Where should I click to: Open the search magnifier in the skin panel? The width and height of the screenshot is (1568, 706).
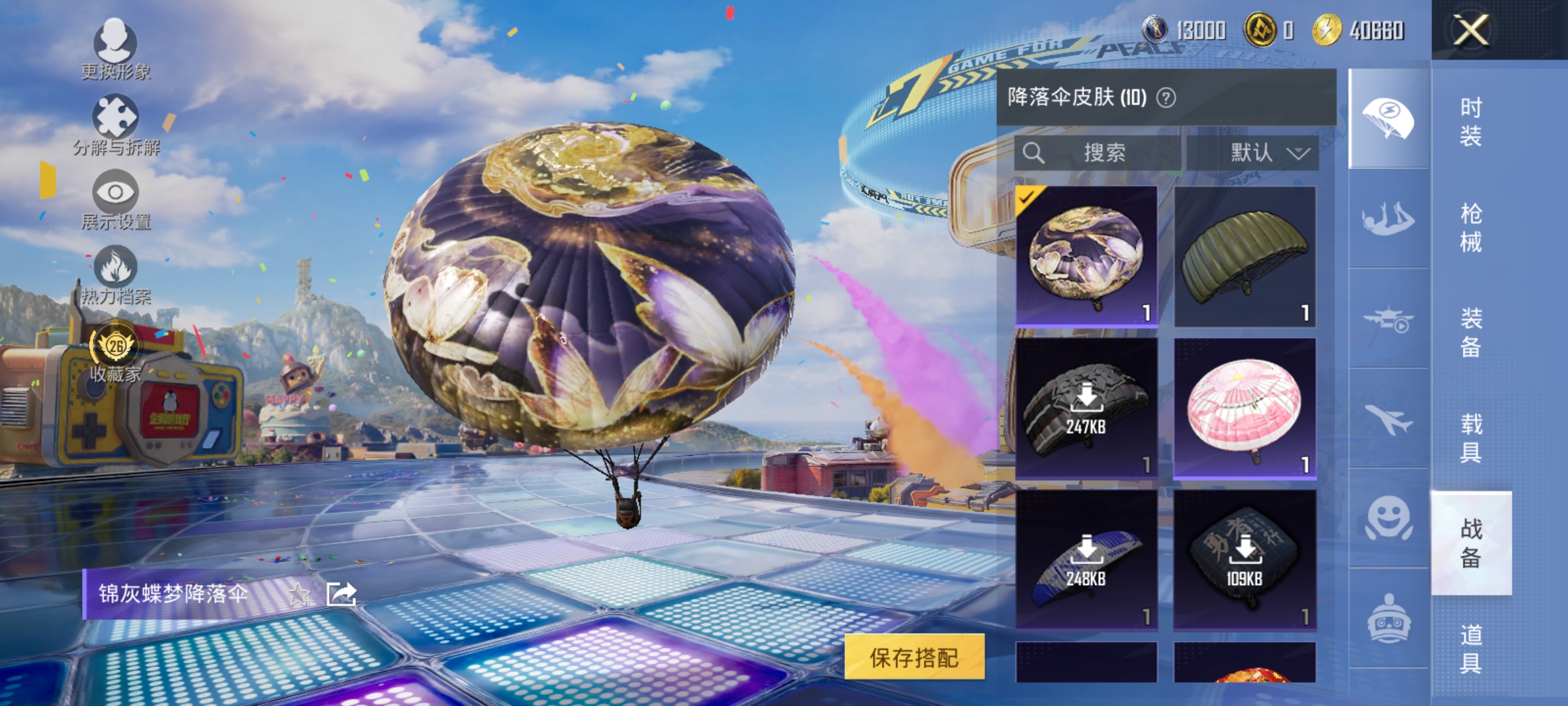[1034, 152]
